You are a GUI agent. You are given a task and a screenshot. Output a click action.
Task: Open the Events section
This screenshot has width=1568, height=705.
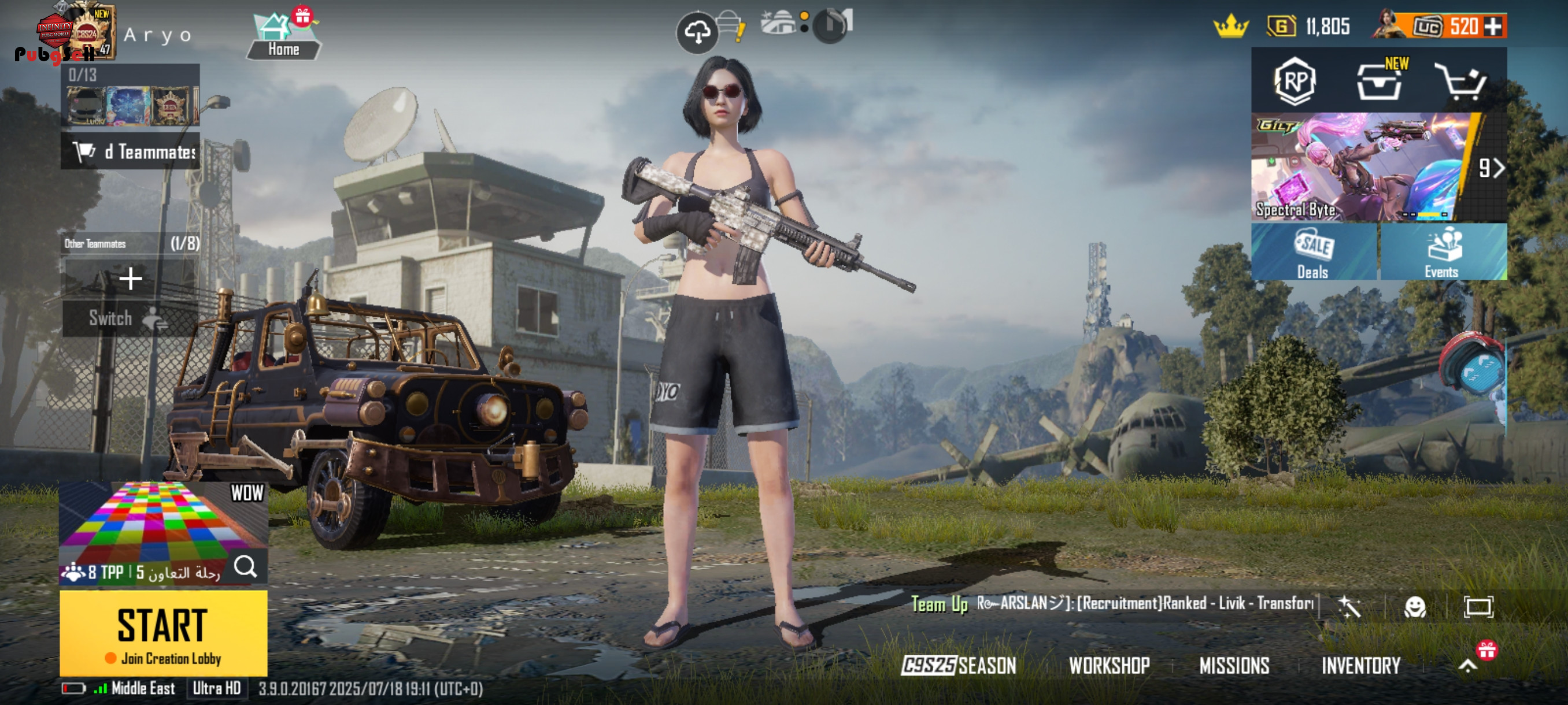[x=1442, y=252]
